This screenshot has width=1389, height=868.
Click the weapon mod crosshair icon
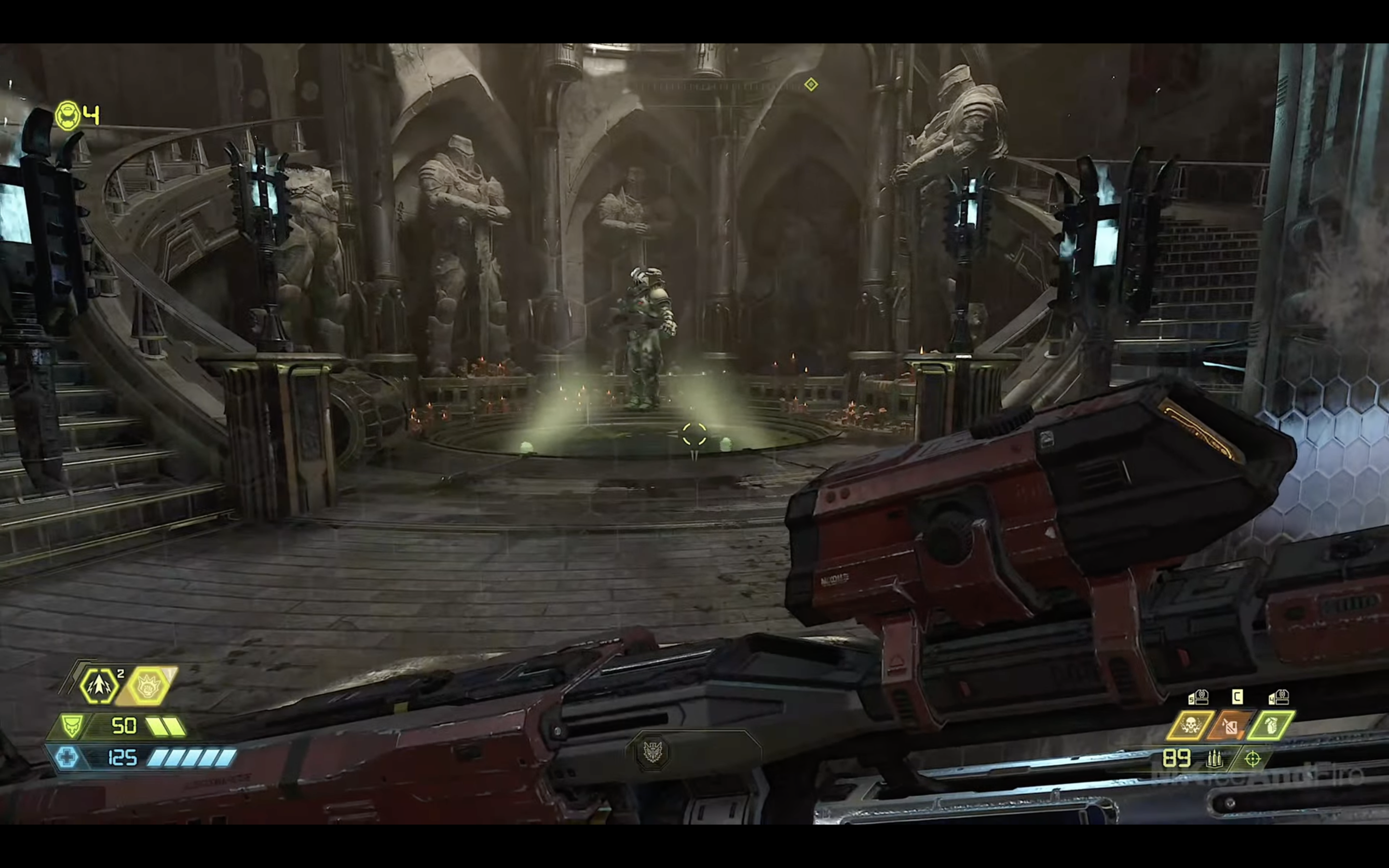[1253, 759]
